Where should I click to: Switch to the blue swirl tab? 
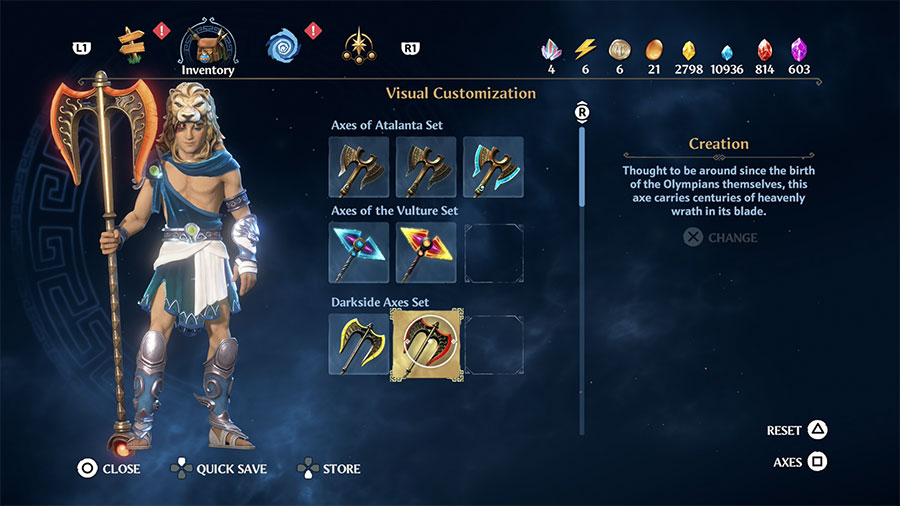(283, 45)
